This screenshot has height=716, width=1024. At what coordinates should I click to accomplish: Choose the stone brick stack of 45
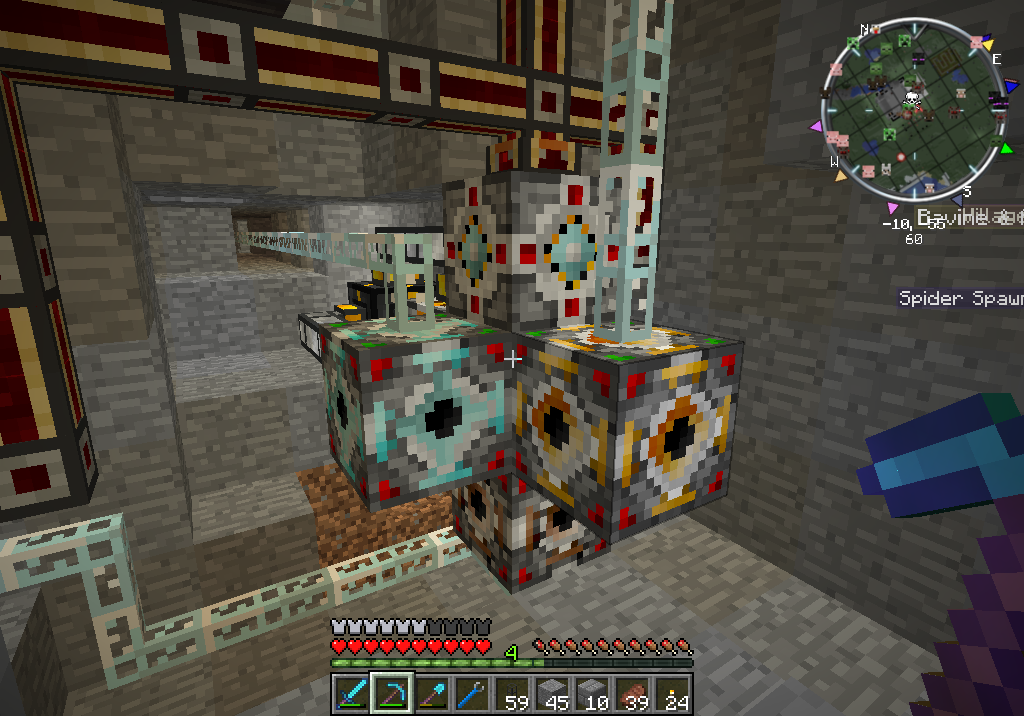click(552, 693)
